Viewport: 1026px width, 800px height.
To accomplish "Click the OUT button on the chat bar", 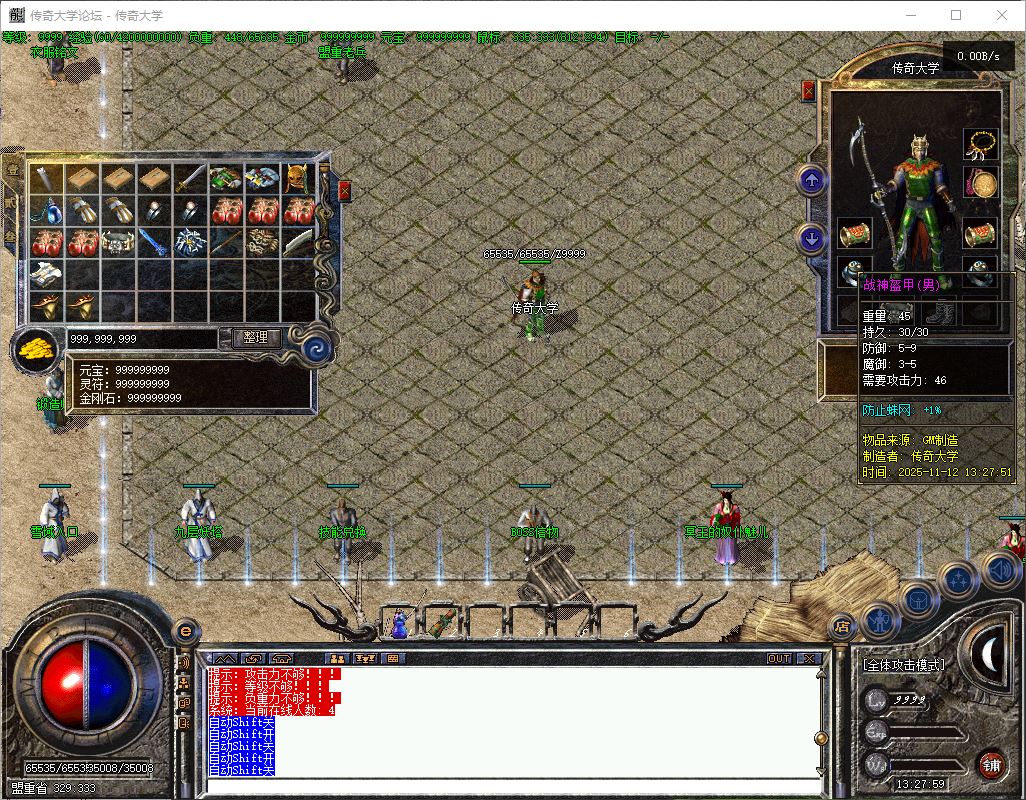I will (x=779, y=658).
